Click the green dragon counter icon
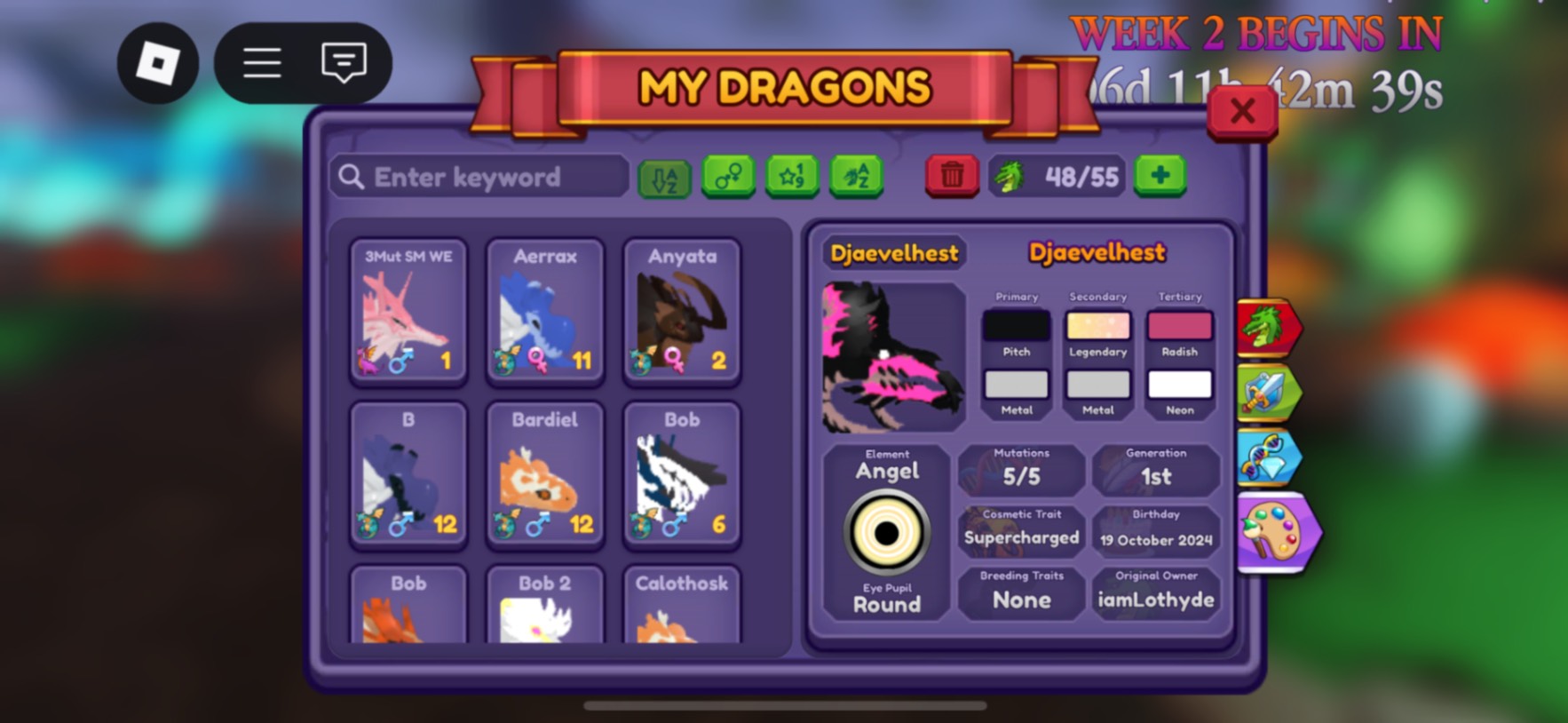1568x723 pixels. pos(1011,176)
